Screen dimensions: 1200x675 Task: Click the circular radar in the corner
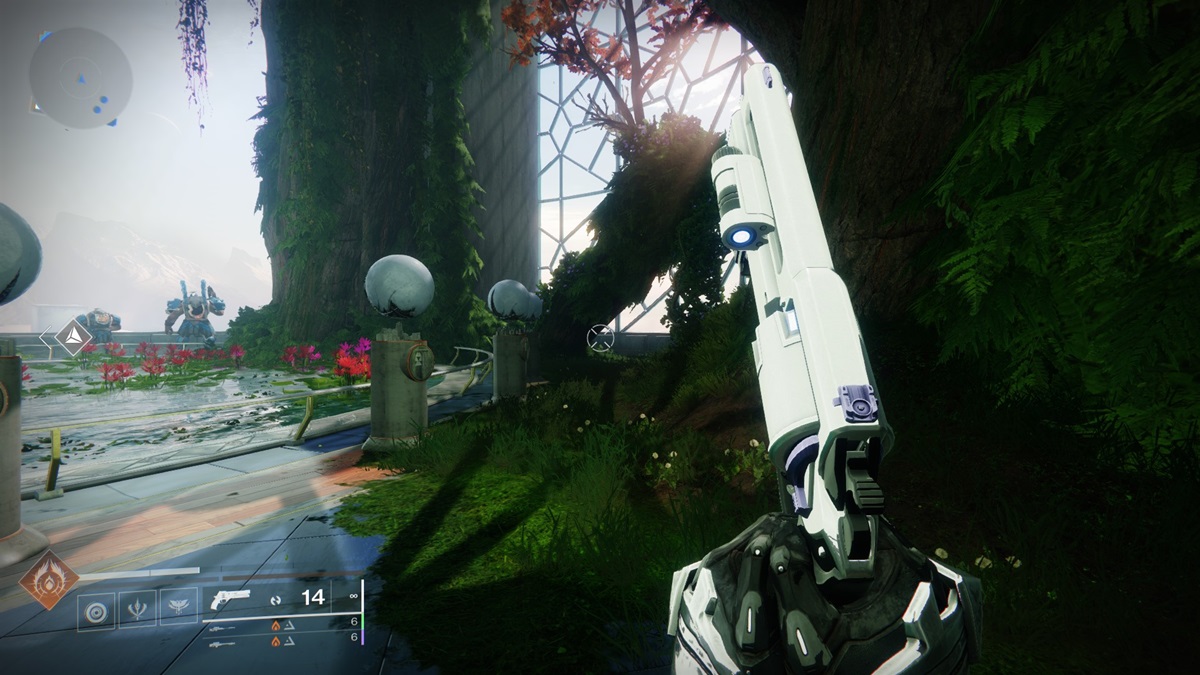coord(81,78)
